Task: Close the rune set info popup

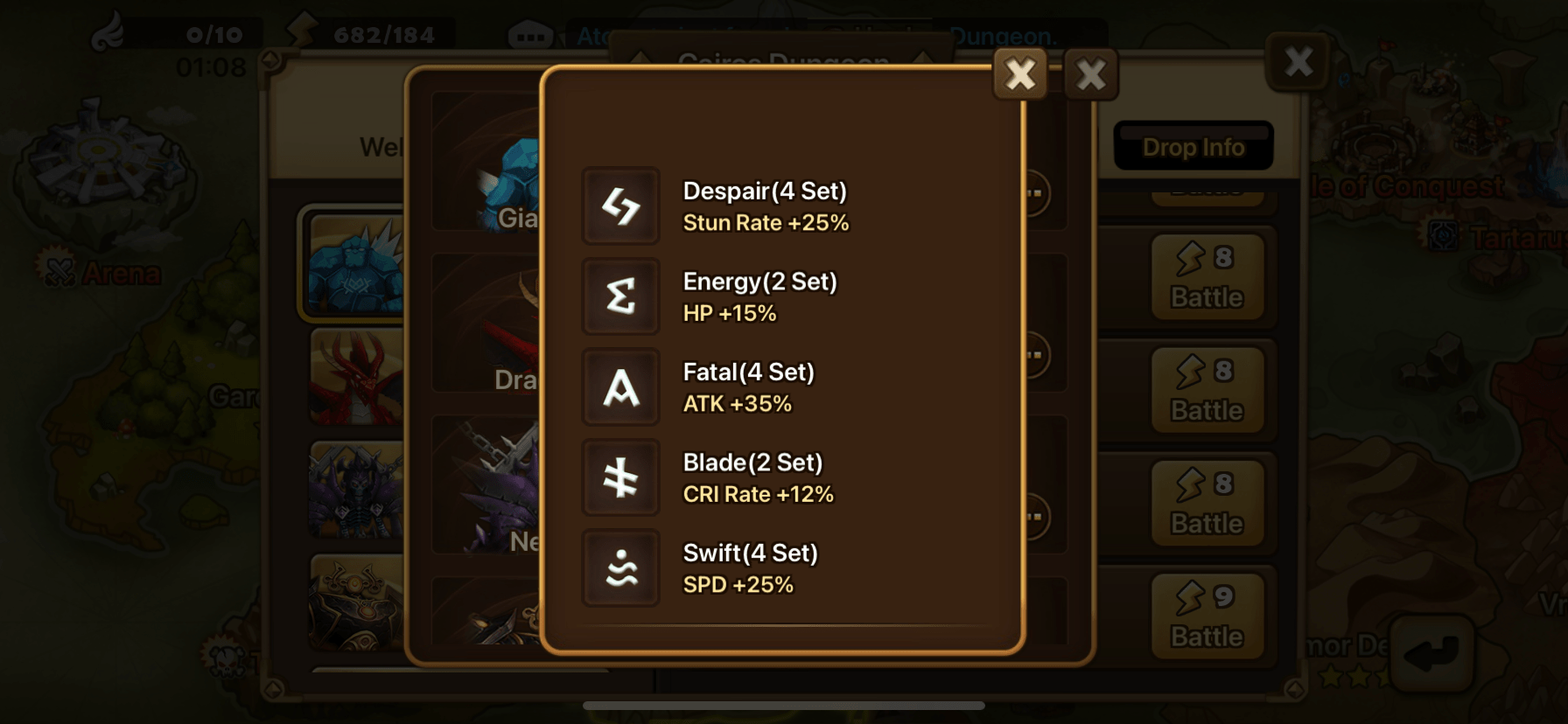Action: click(x=1020, y=74)
